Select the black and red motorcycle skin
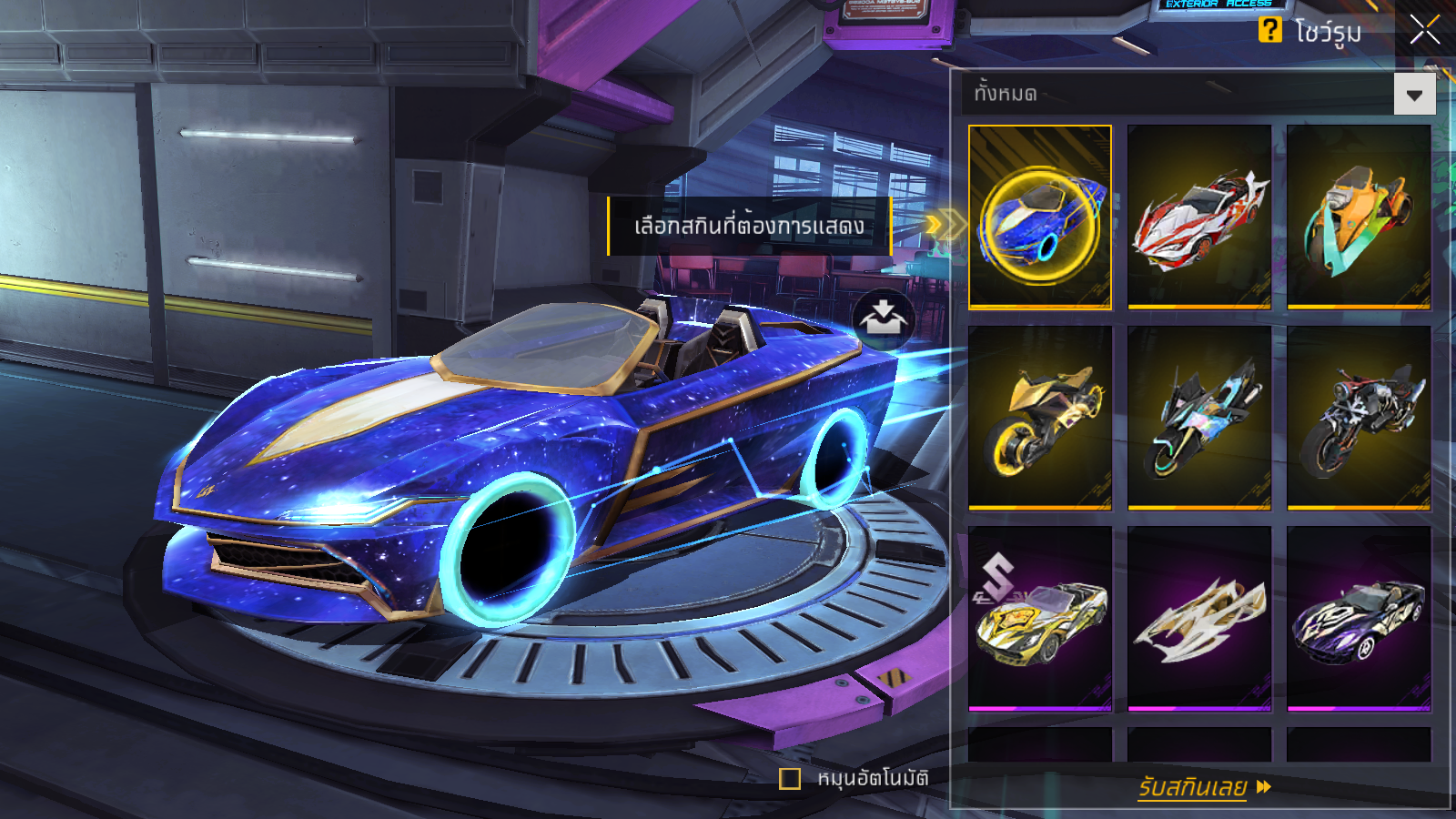This screenshot has width=1456, height=819. (x=1359, y=418)
